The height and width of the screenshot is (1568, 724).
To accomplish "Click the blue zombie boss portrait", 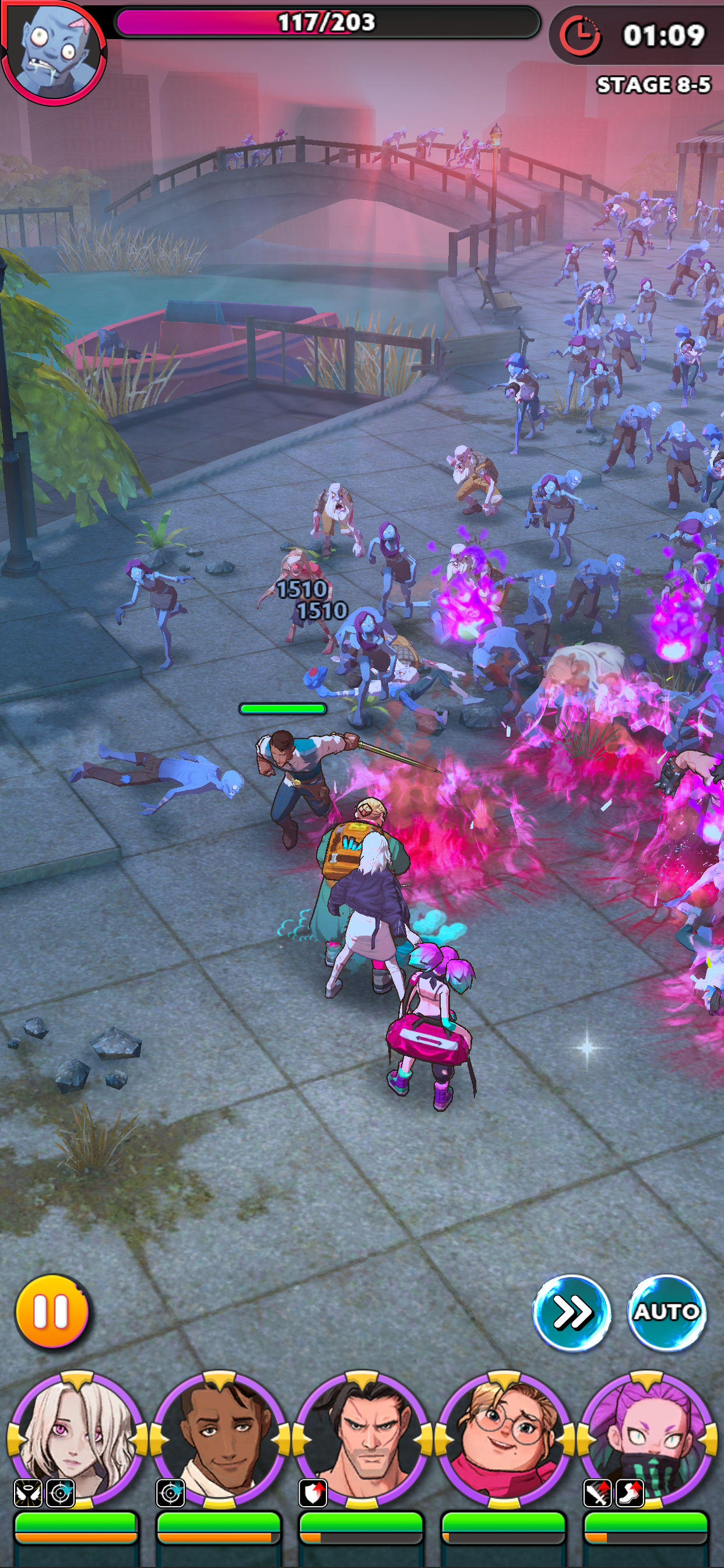I will point(54,52).
